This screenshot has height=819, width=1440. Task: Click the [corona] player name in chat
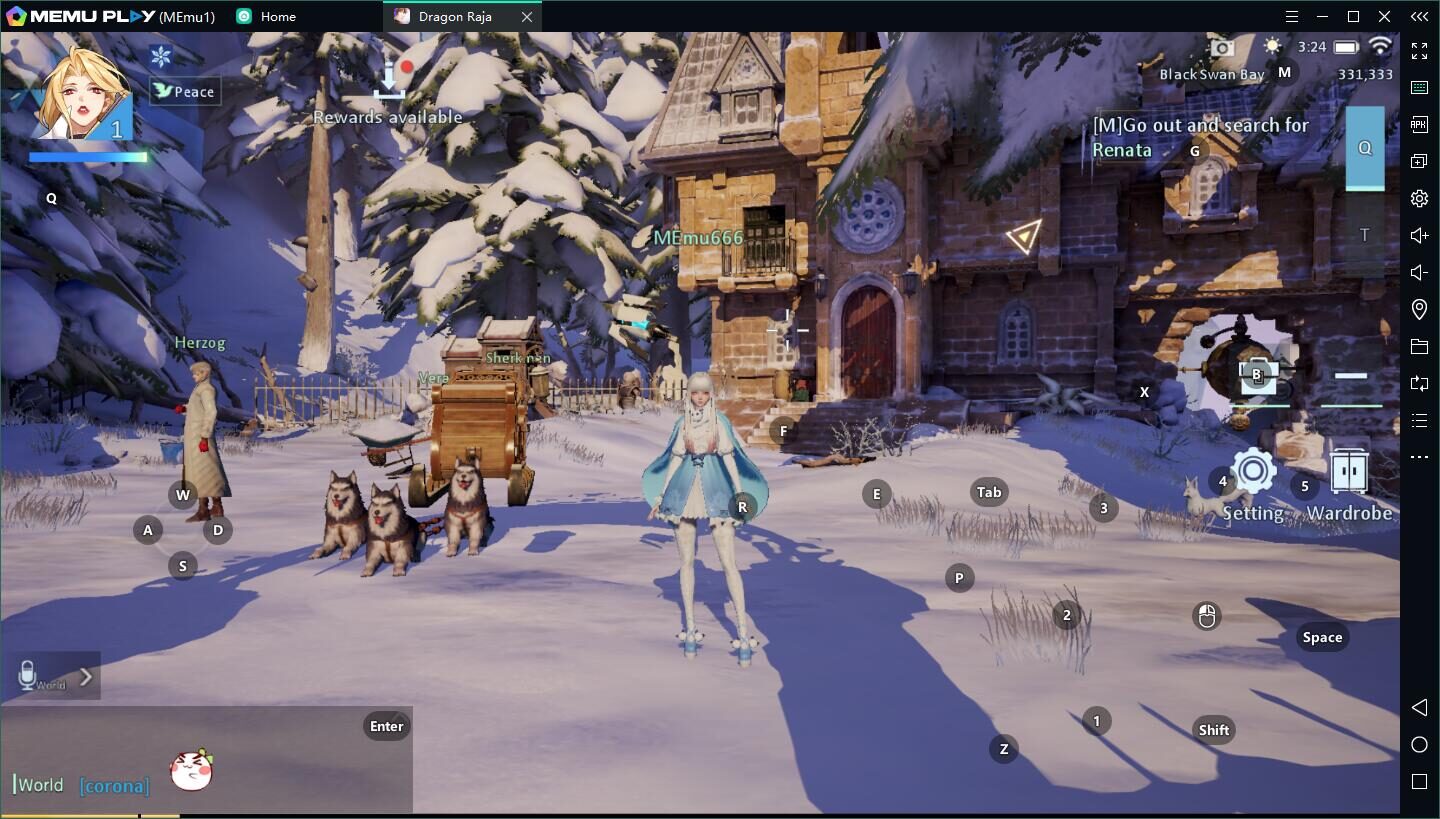(x=114, y=786)
